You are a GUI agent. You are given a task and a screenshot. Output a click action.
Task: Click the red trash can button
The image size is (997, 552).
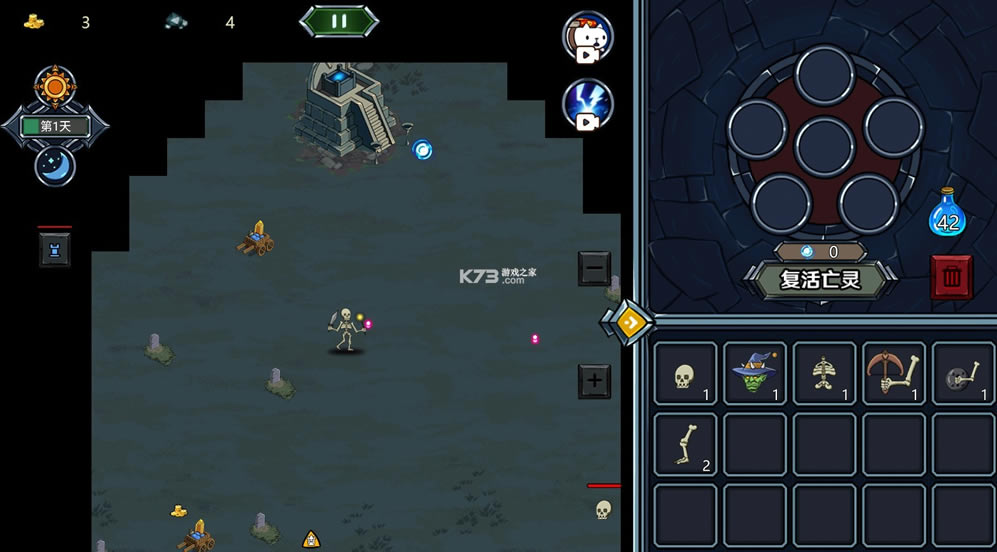(951, 277)
